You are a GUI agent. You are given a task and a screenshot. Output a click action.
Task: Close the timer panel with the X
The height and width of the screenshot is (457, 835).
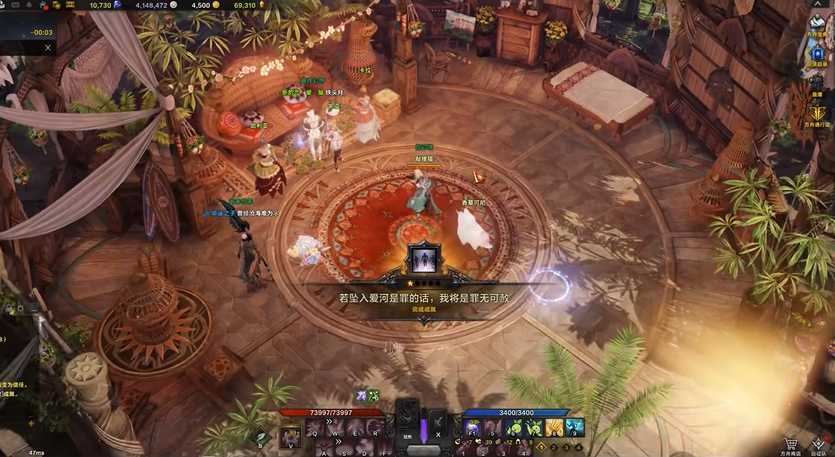(x=47, y=47)
